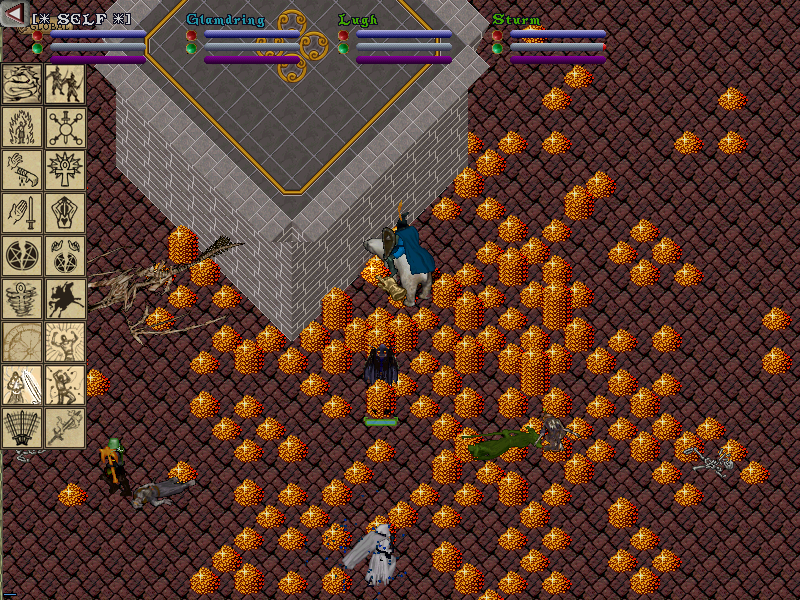Use the flexing muscular figure ability
The height and width of the screenshot is (600, 800).
pyautogui.click(x=65, y=342)
